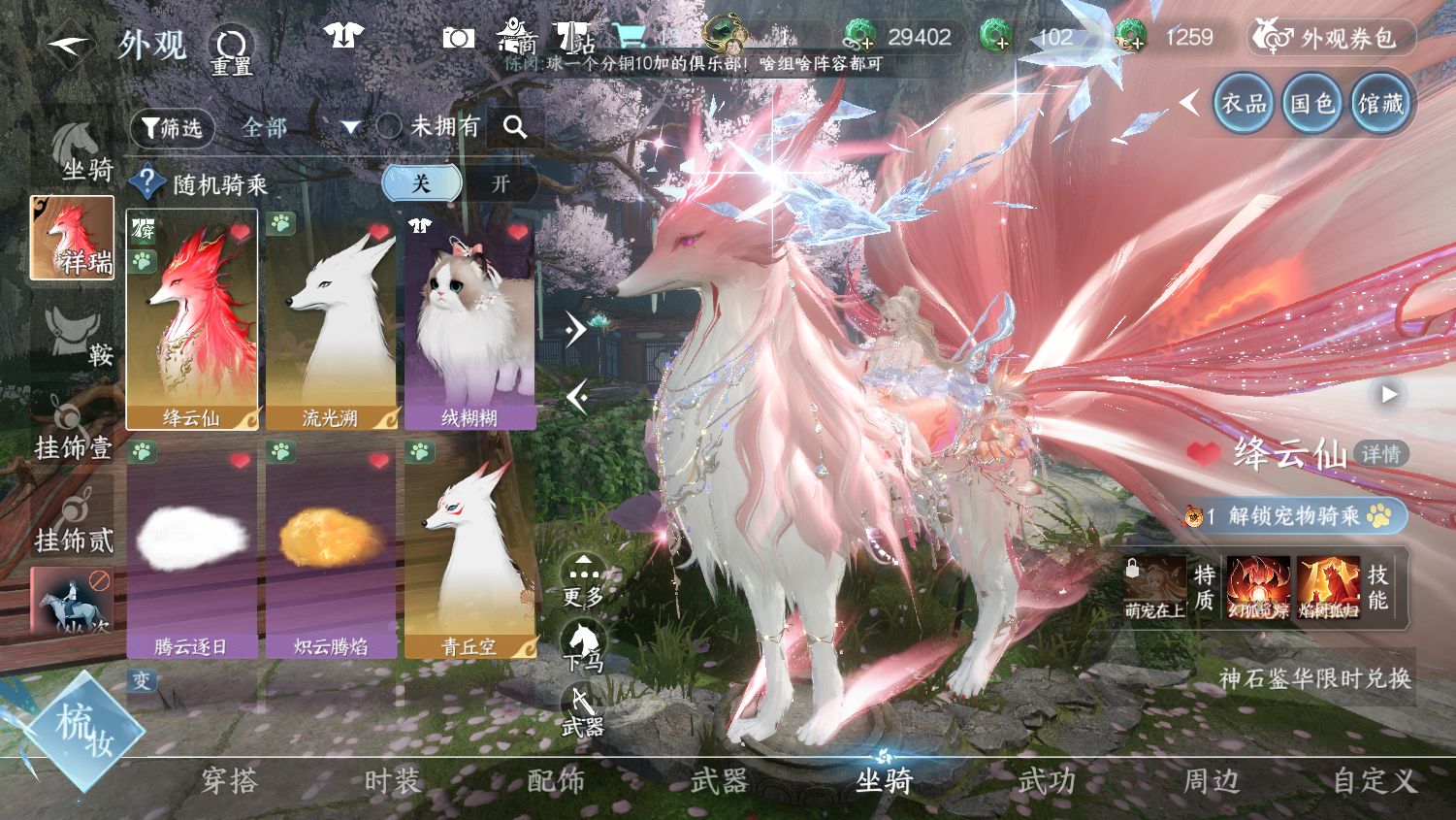Open 详情 details for 绛云仙
This screenshot has height=820, width=1456.
[x=1380, y=454]
